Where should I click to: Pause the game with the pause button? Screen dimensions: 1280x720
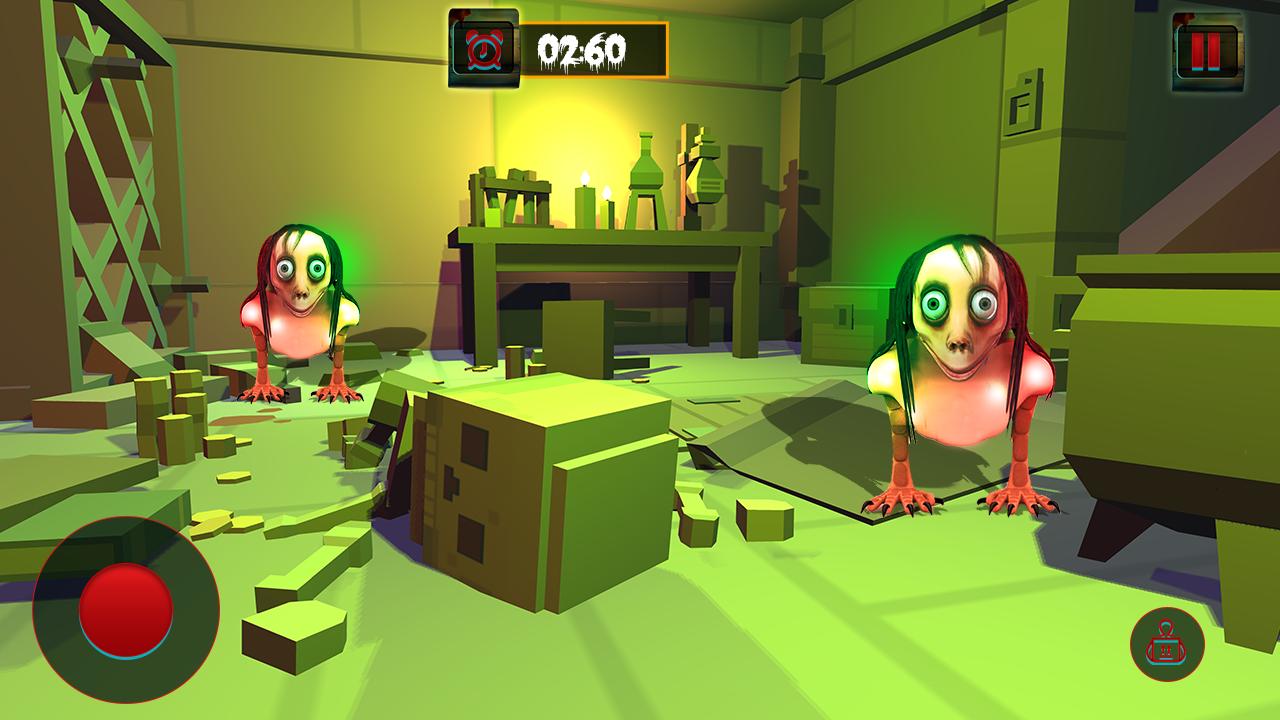click(1206, 50)
